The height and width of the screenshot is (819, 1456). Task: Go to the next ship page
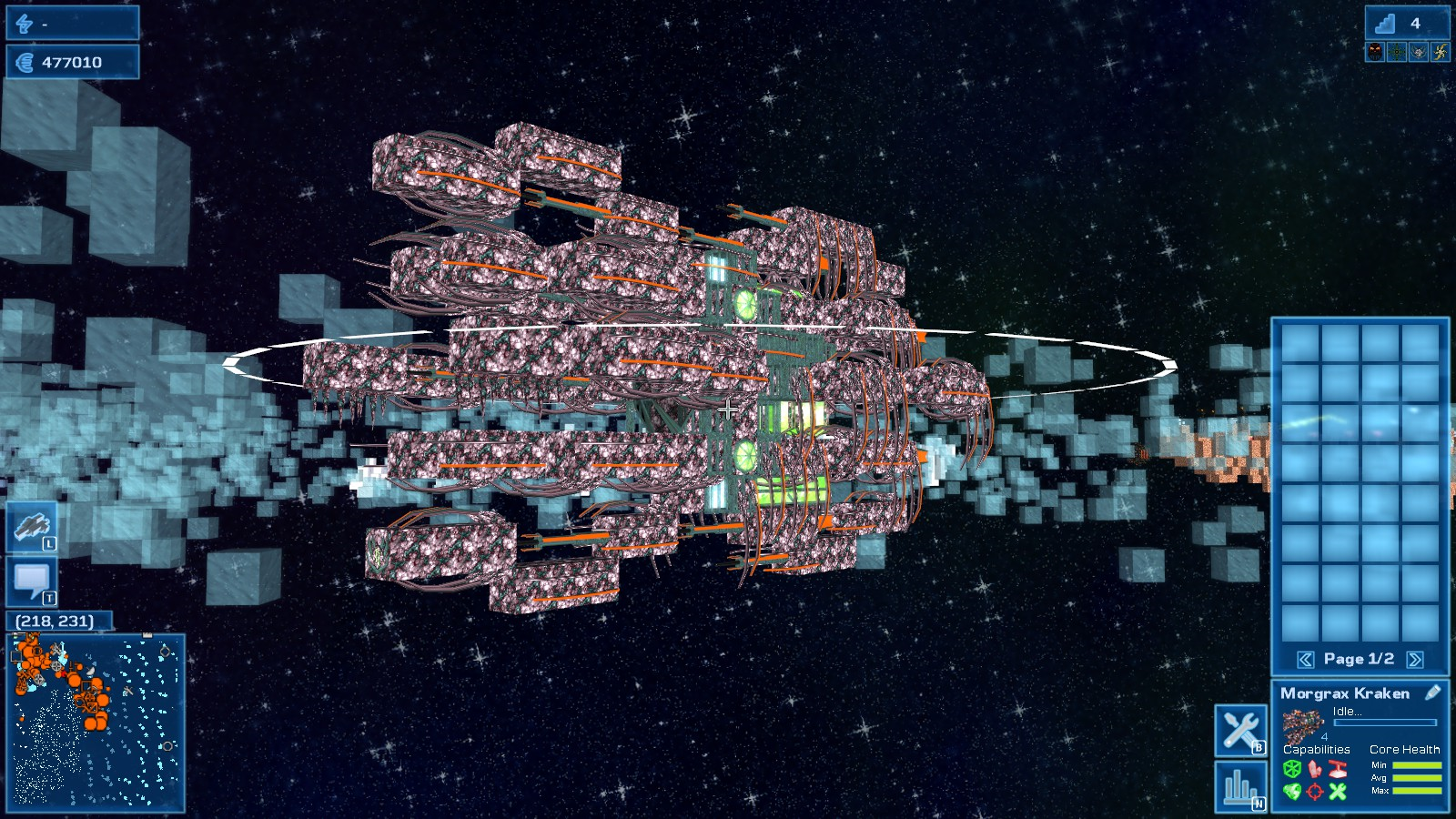coord(1415,660)
